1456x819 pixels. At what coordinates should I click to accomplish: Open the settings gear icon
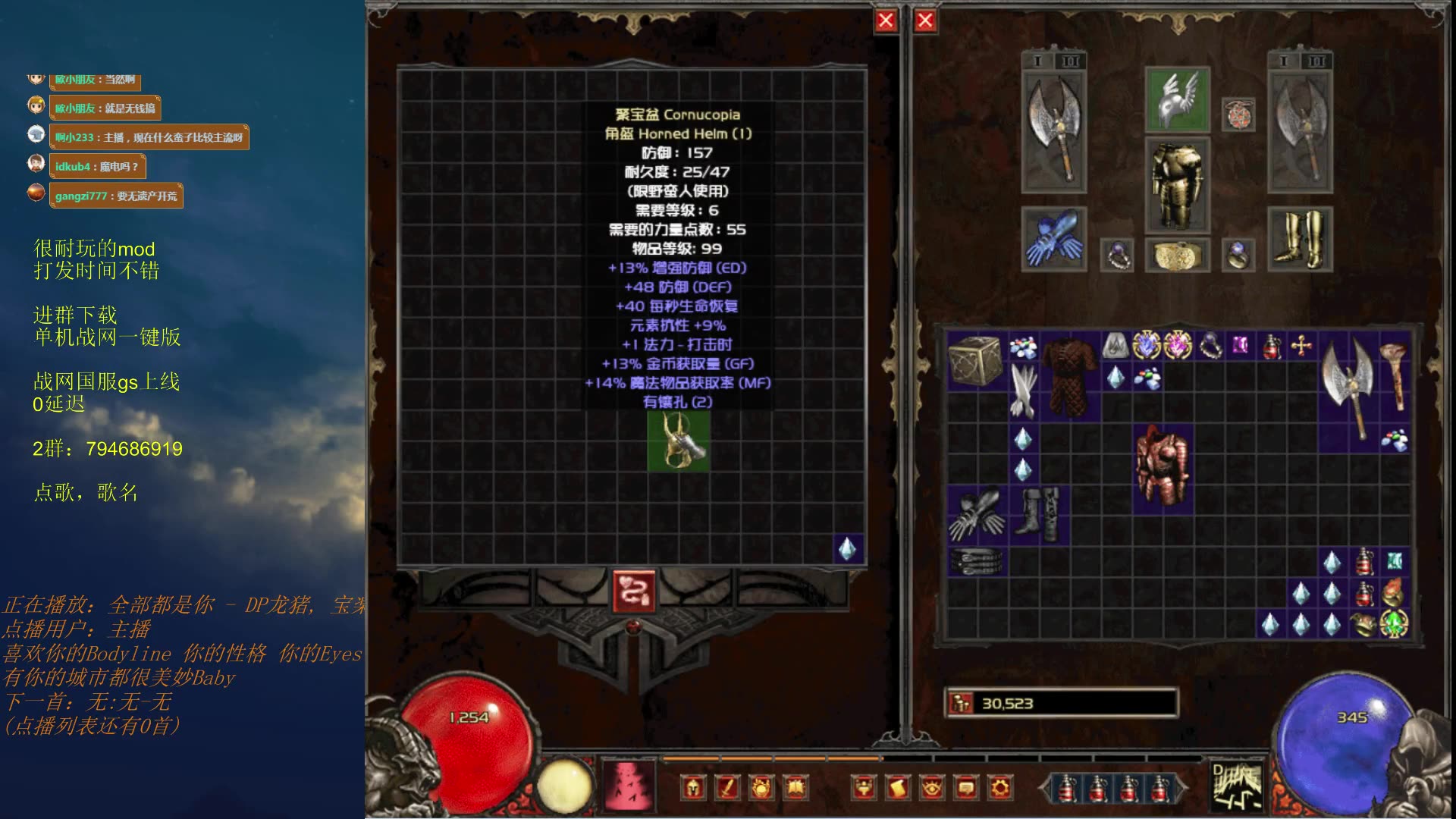pyautogui.click(x=1000, y=789)
